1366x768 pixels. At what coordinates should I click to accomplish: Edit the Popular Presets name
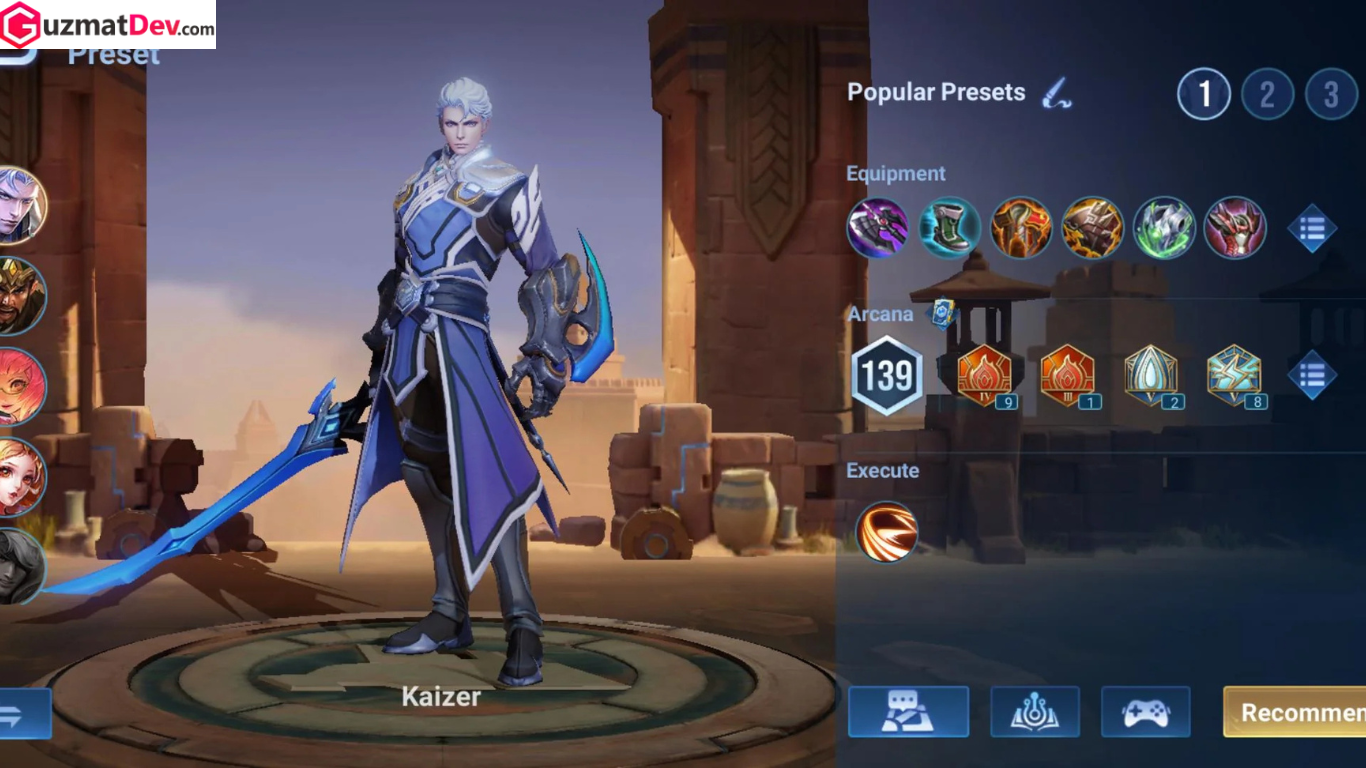(x=1056, y=93)
